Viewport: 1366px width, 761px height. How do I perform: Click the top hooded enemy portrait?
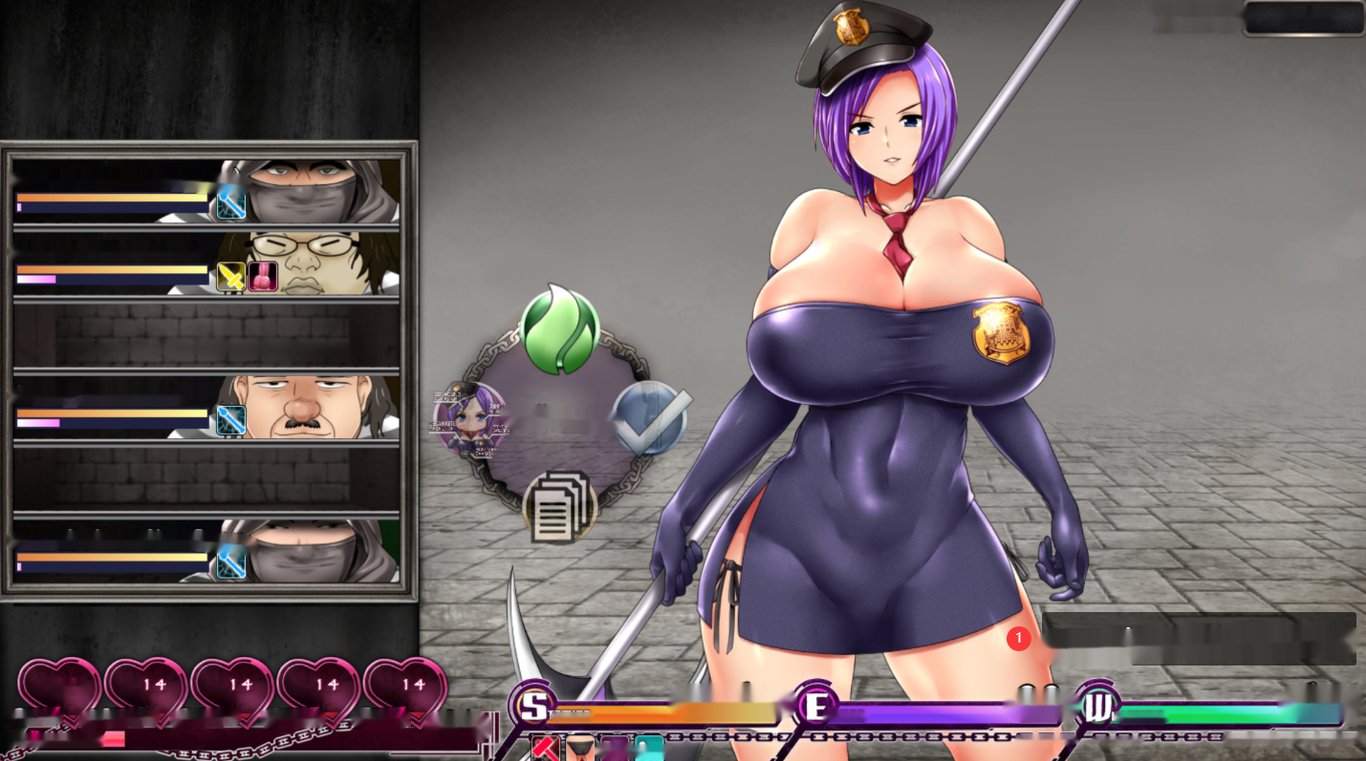(310, 190)
